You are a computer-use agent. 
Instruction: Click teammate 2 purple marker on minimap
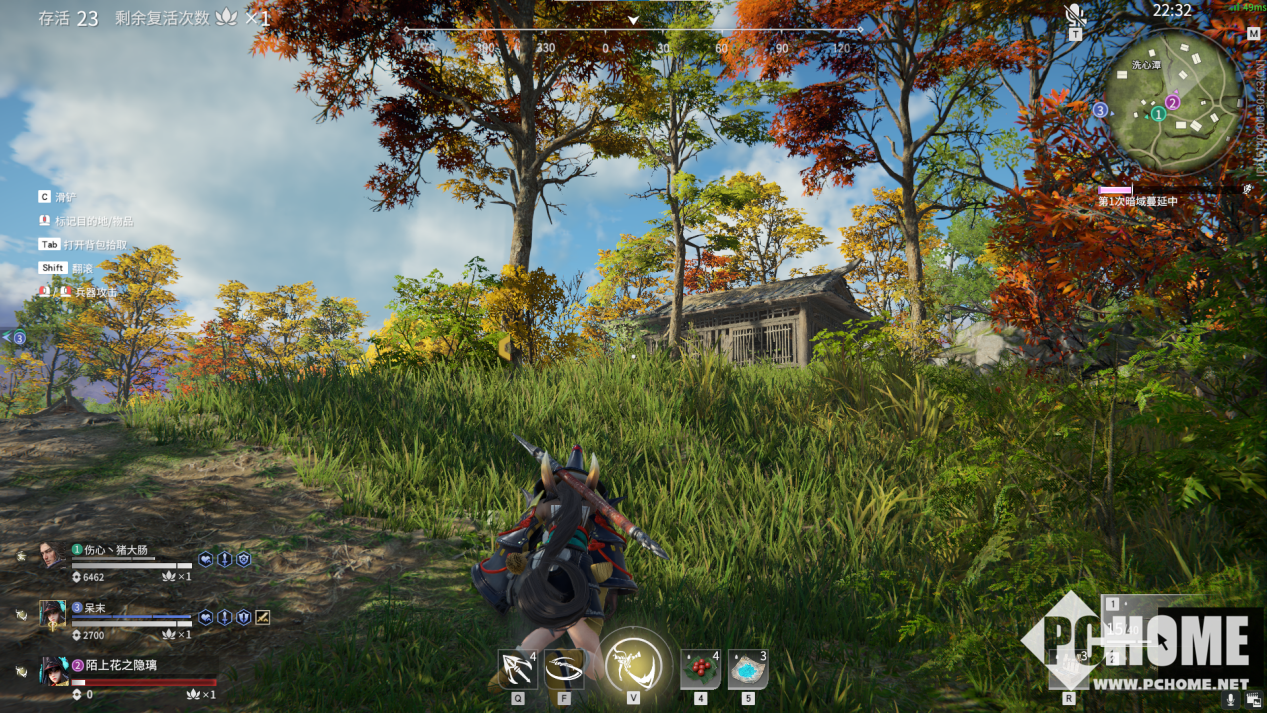click(1173, 102)
